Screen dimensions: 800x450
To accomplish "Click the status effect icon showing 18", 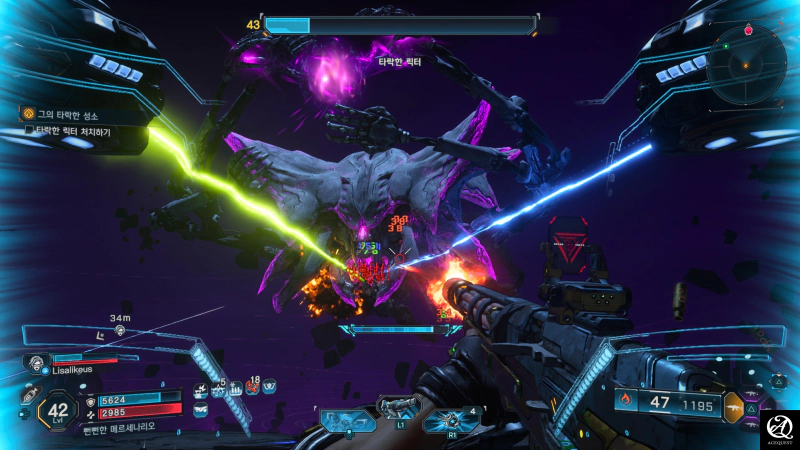I will point(253,390).
